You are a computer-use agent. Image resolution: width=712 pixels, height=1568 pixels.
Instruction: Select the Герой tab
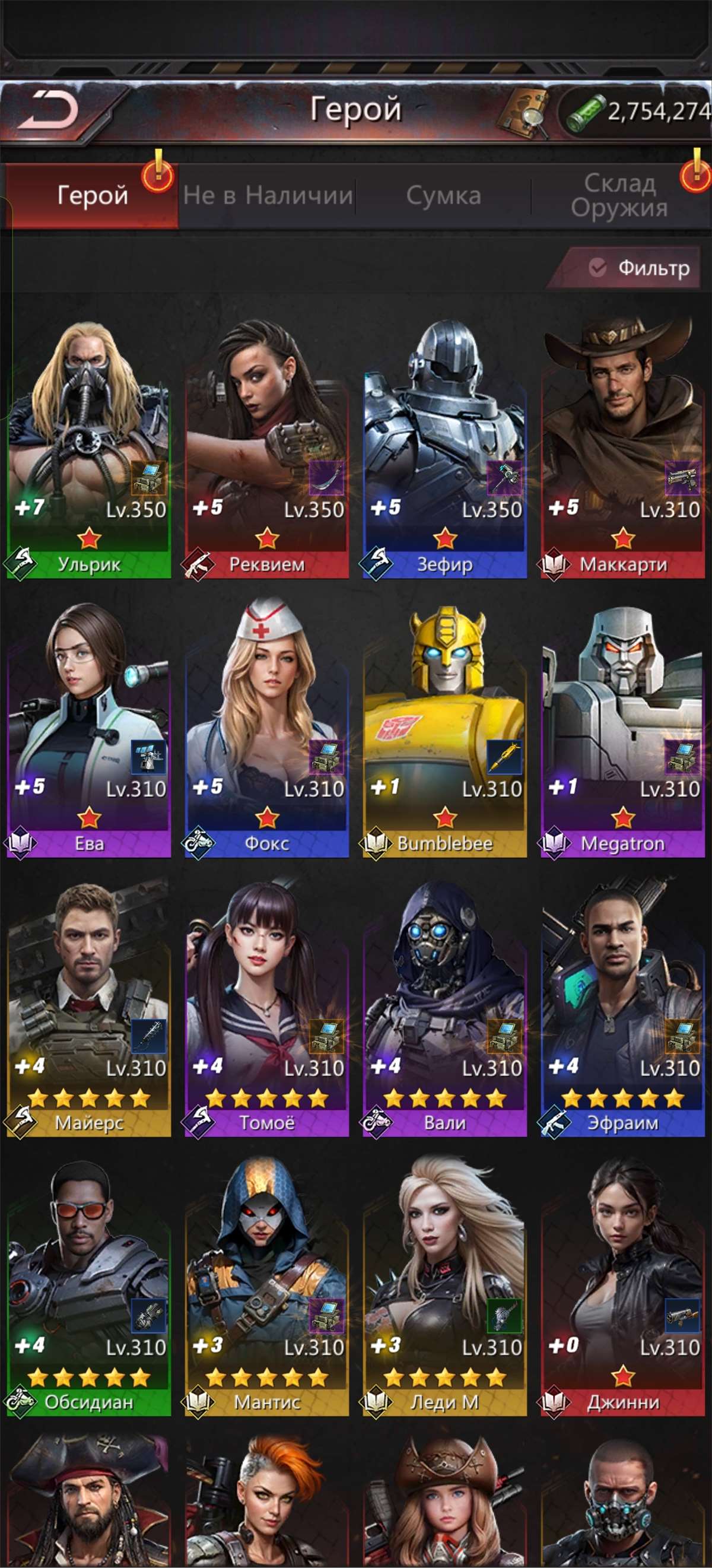[93, 195]
